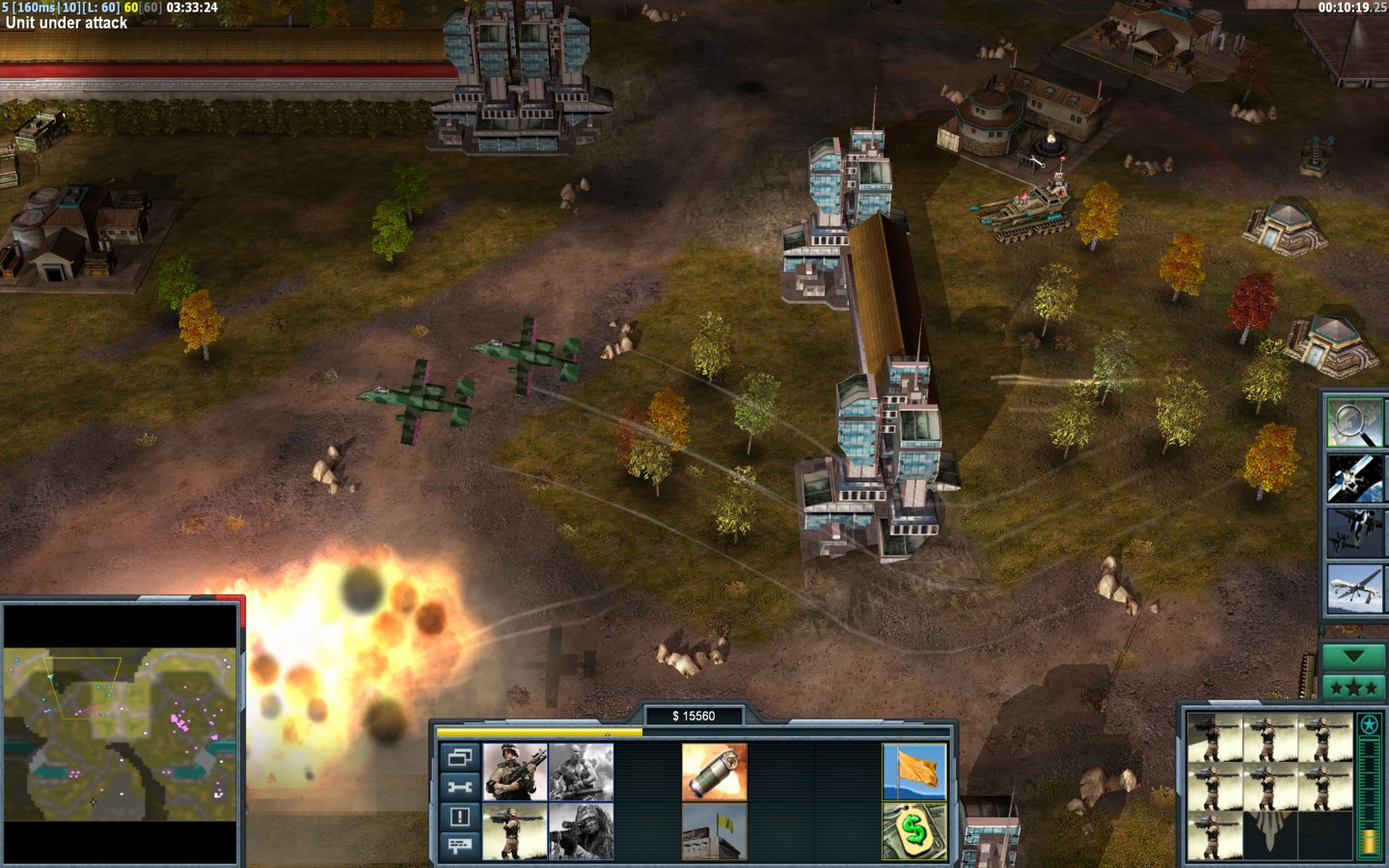Screen dimensions: 1389x868
Task: Open the chat message button
Action: (x=459, y=846)
